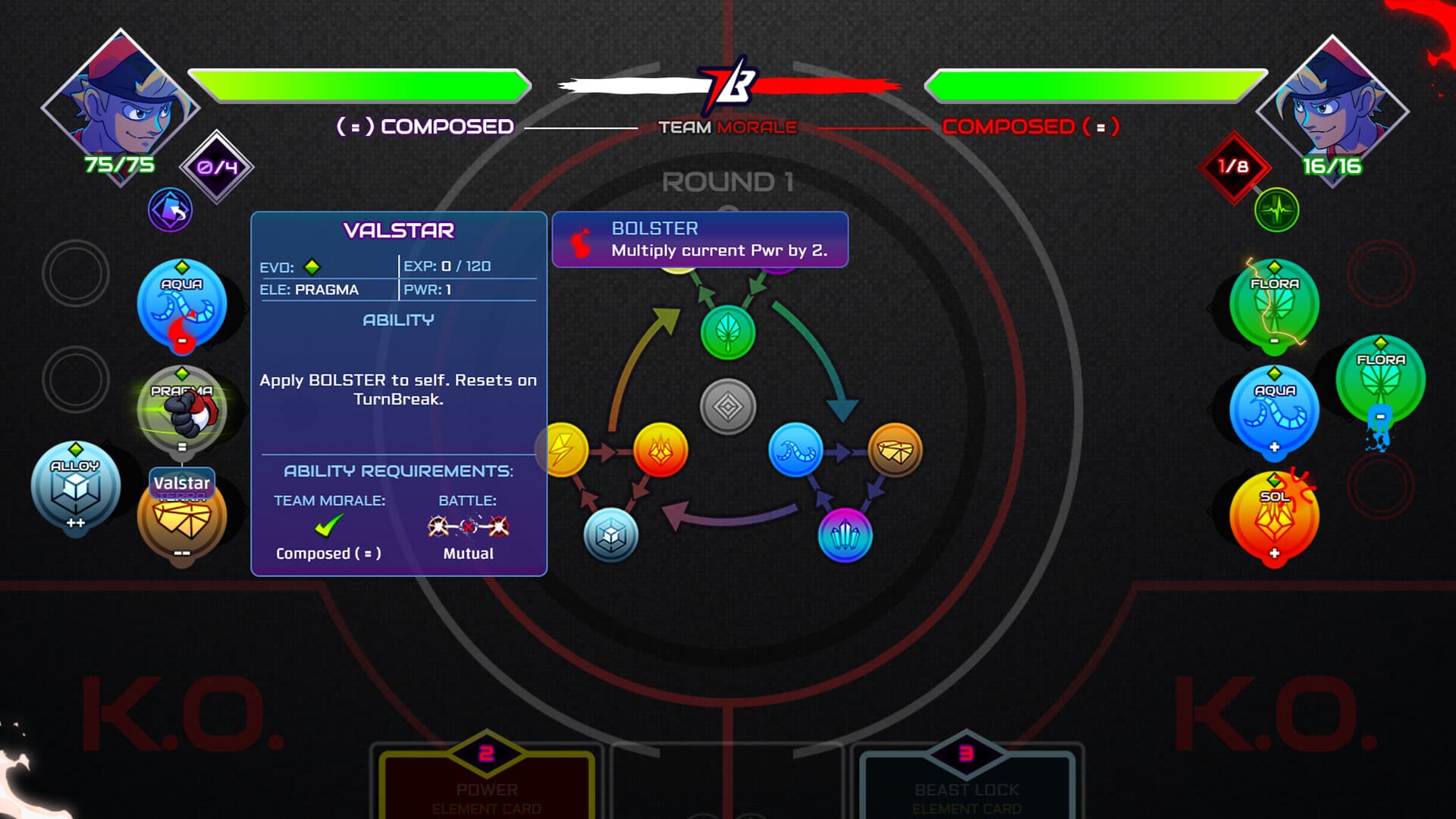The width and height of the screenshot is (1456, 819).
Task: Select the Power Element Card tab
Action: [x=485, y=789]
